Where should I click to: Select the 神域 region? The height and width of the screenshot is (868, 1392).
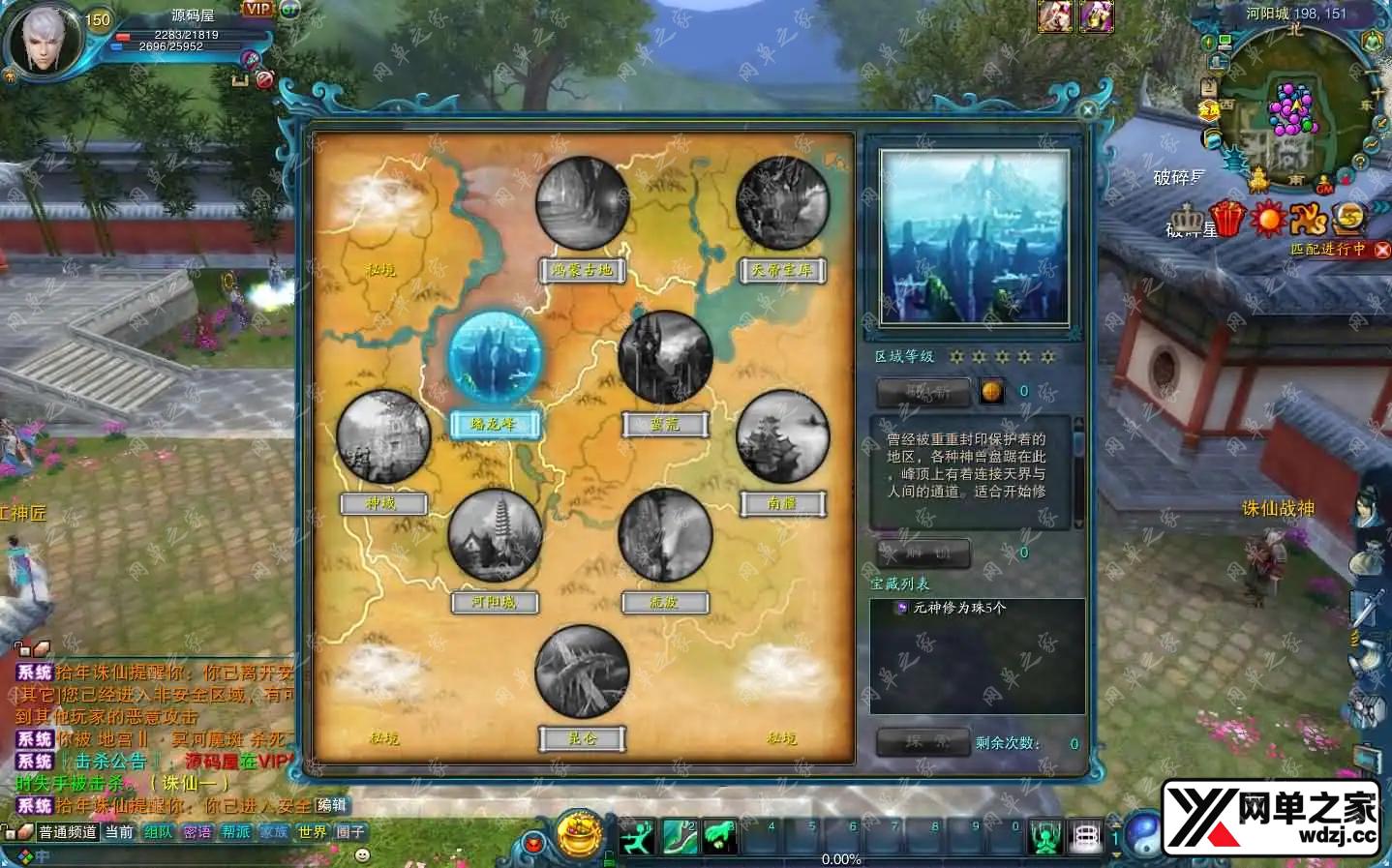[382, 436]
